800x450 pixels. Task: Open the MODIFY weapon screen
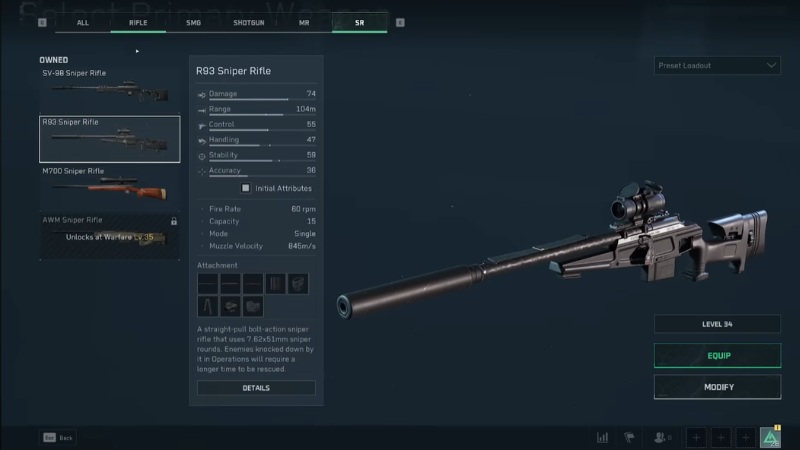(717, 387)
